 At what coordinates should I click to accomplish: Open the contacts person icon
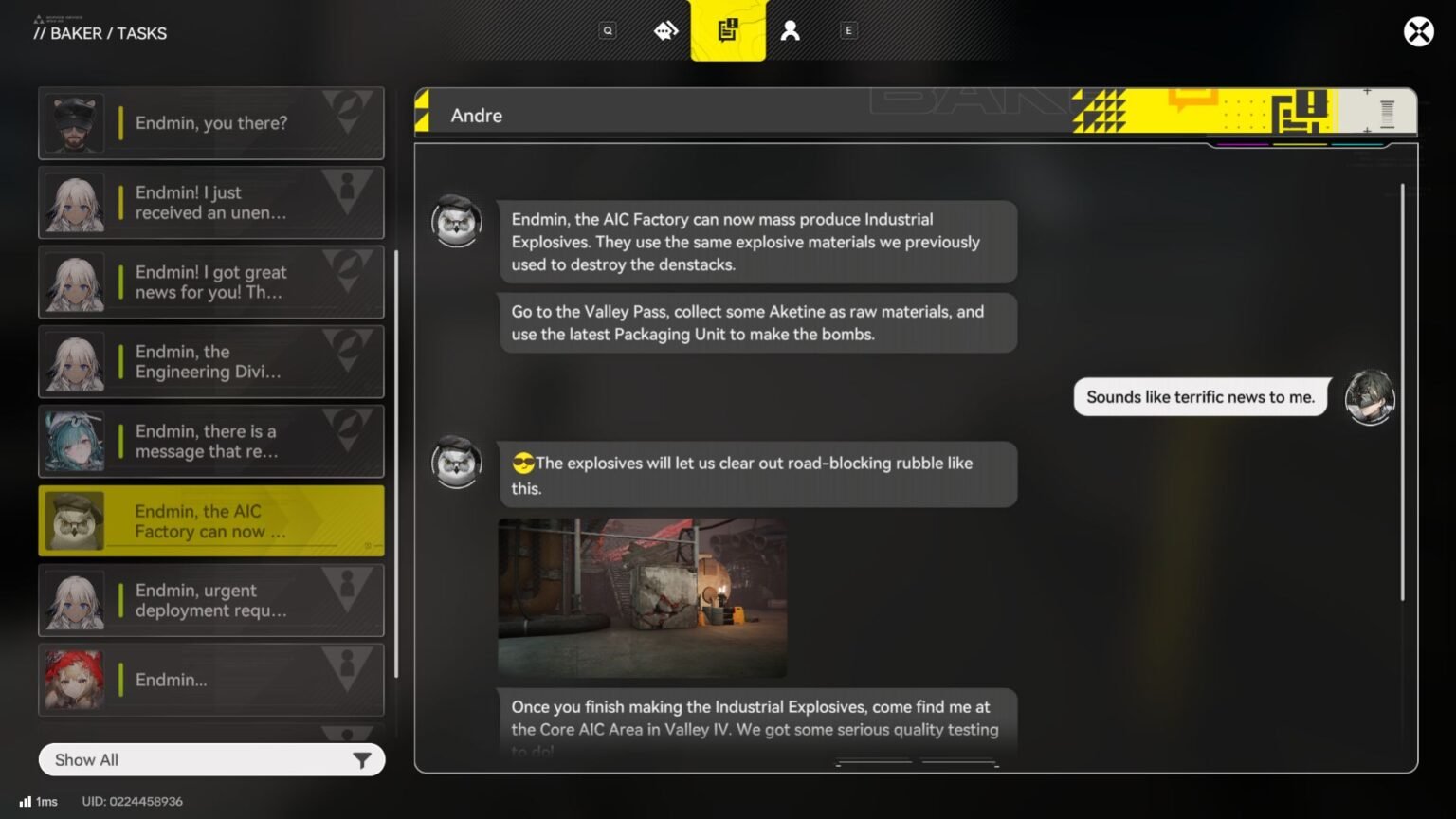pyautogui.click(x=789, y=29)
